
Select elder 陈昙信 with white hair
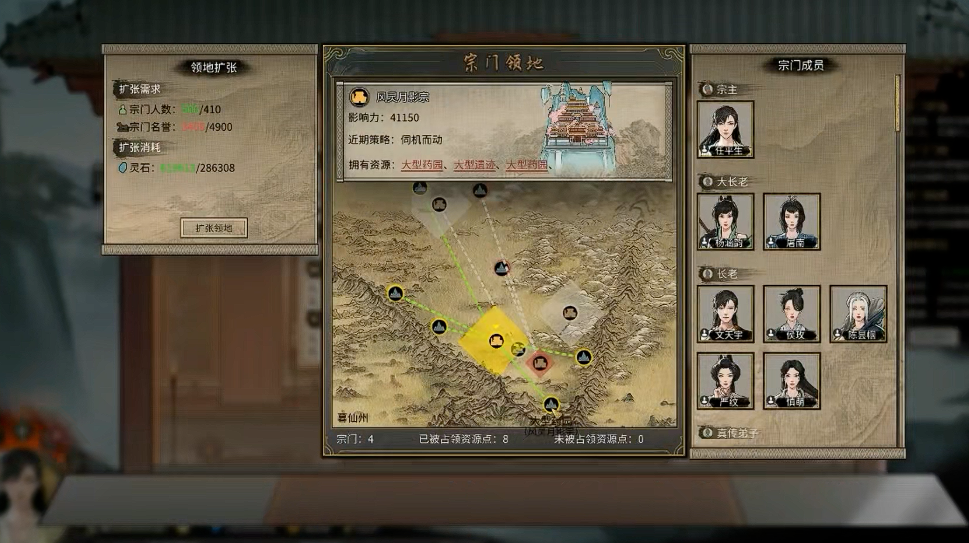coord(857,313)
